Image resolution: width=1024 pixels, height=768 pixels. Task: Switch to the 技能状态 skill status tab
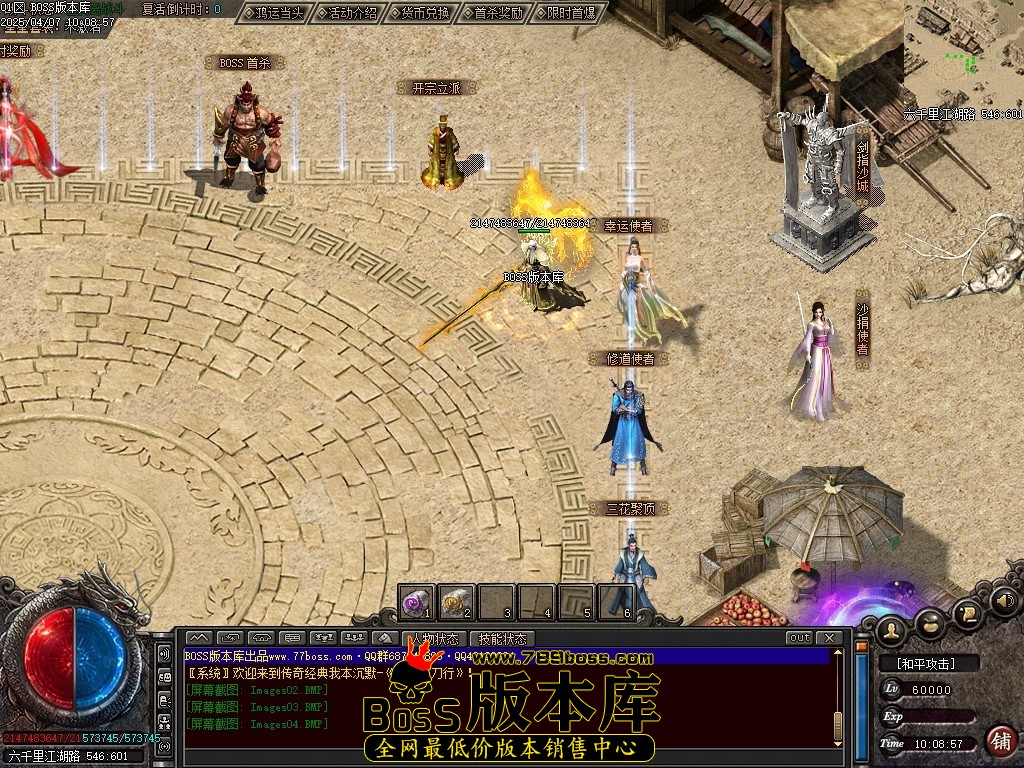pos(502,638)
